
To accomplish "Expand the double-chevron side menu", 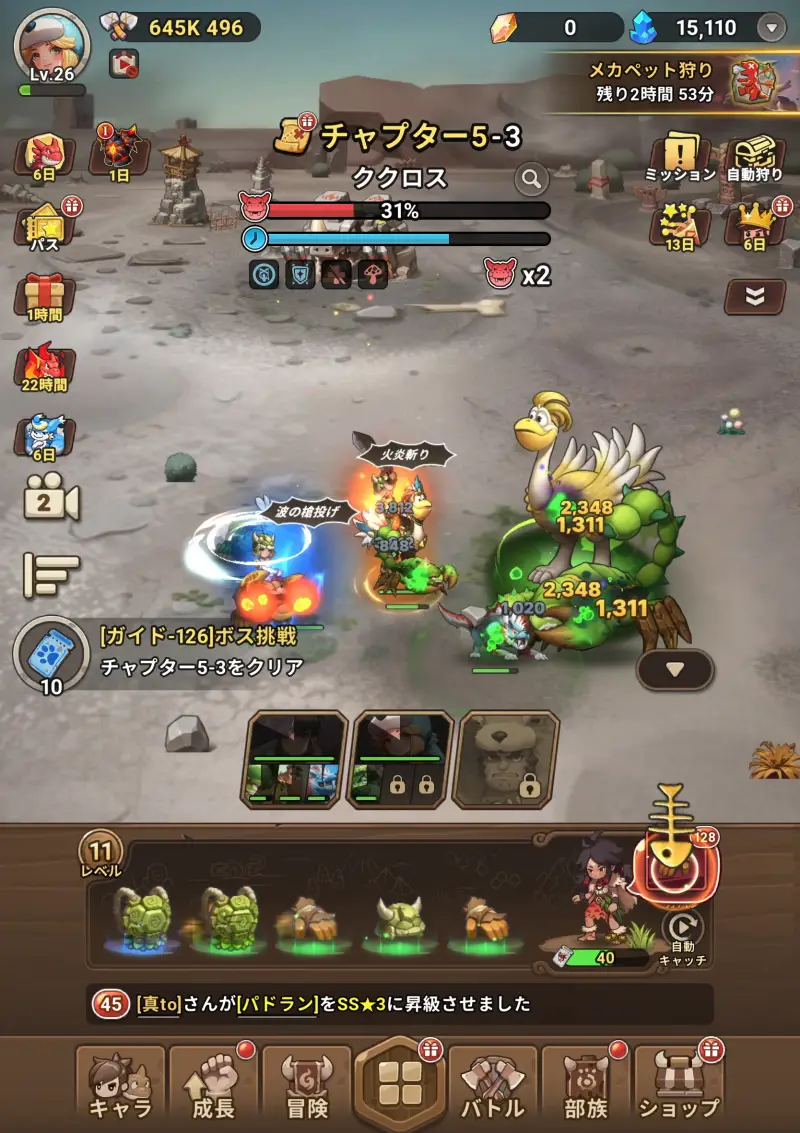I will 754,295.
